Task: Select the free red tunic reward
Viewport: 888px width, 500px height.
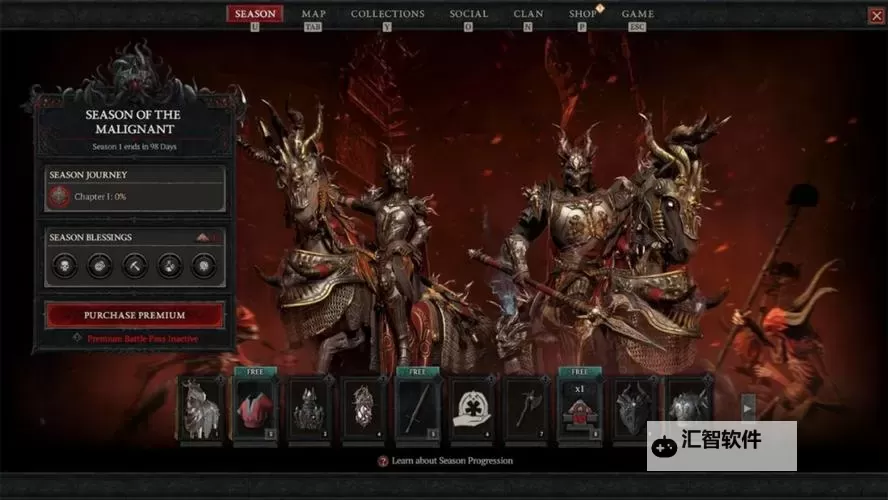Action: tap(255, 409)
